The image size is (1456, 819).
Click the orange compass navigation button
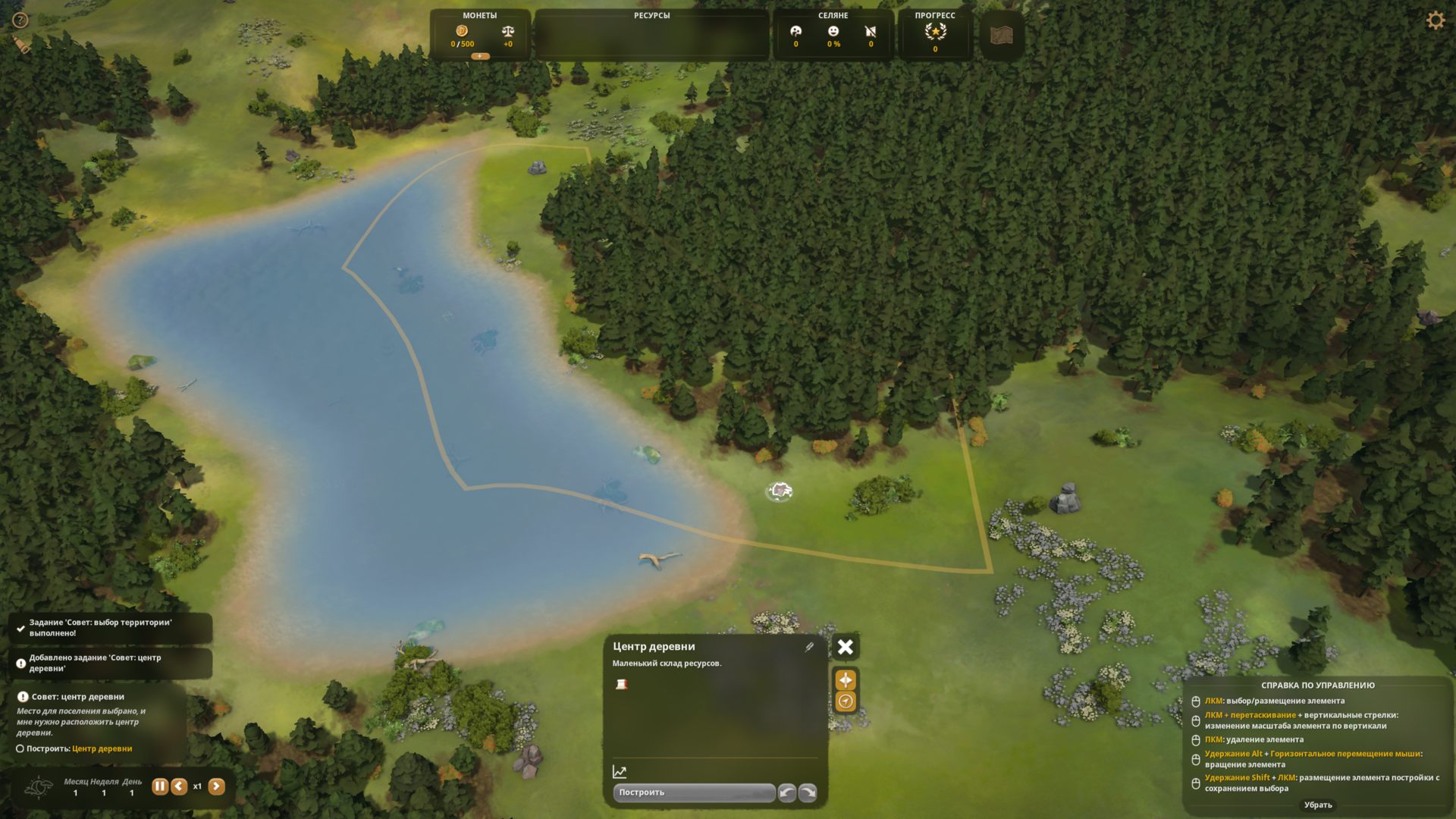coord(846,701)
